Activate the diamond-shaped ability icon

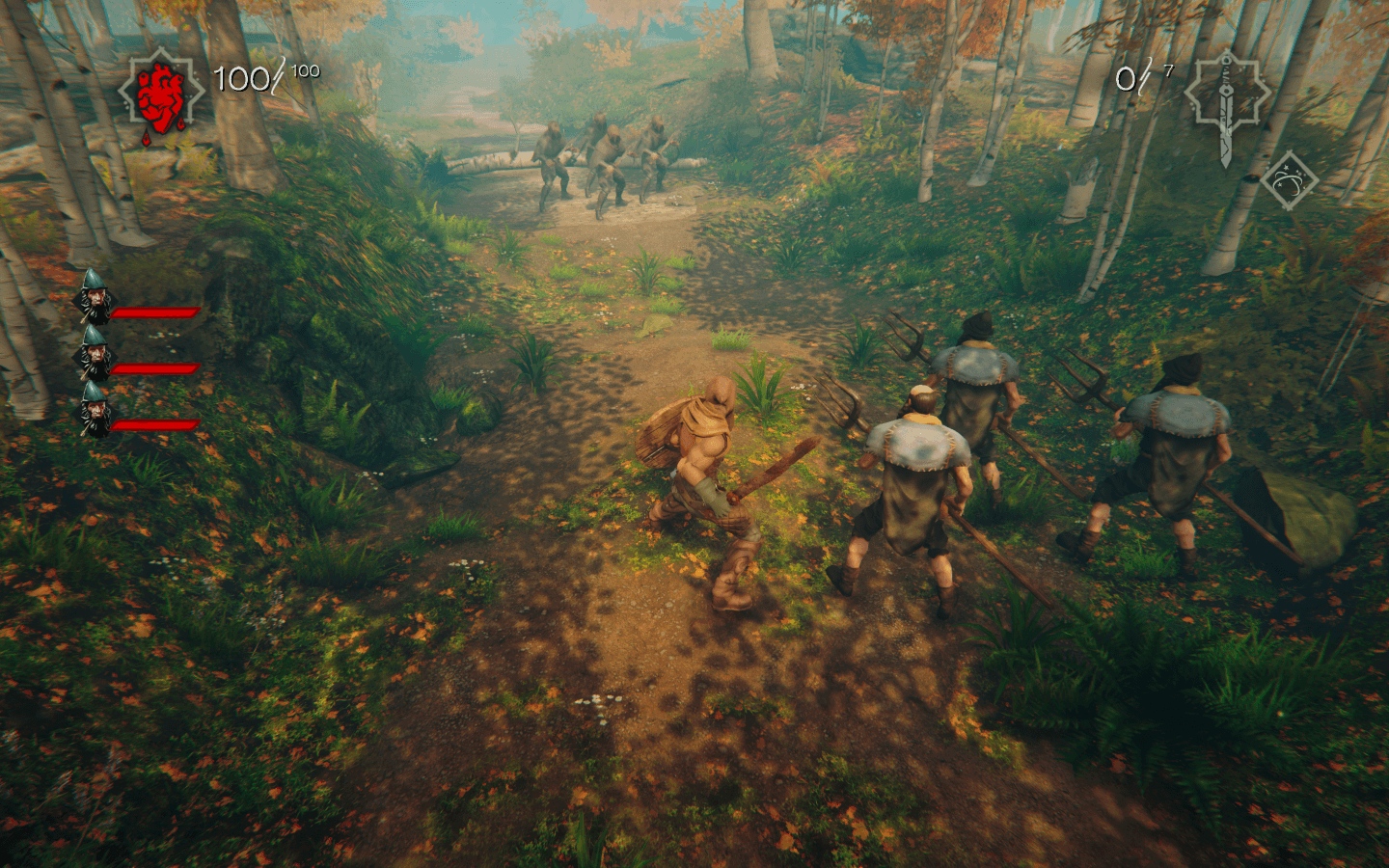click(1290, 180)
